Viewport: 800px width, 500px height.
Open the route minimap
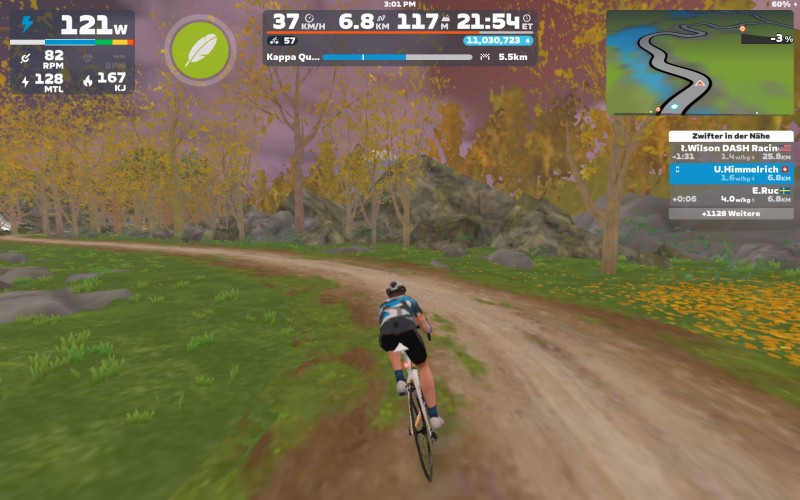[x=699, y=62]
